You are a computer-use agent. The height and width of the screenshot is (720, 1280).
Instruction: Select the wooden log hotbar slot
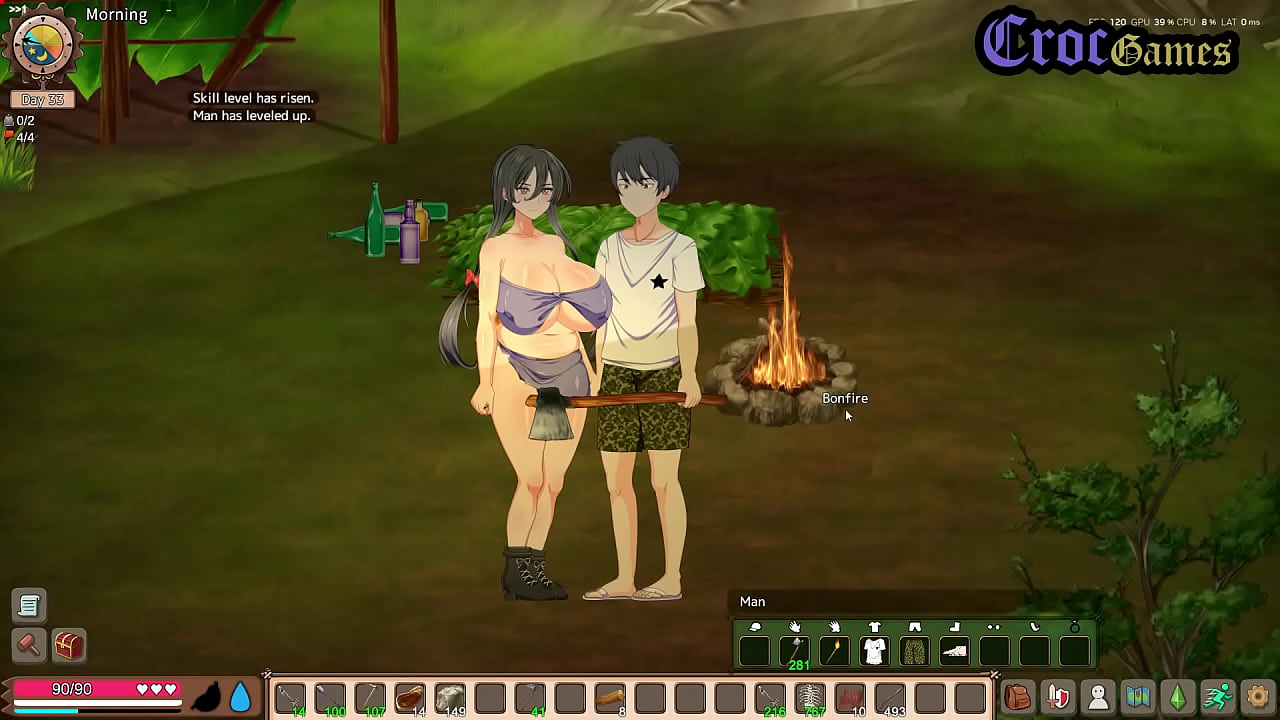coord(610,697)
